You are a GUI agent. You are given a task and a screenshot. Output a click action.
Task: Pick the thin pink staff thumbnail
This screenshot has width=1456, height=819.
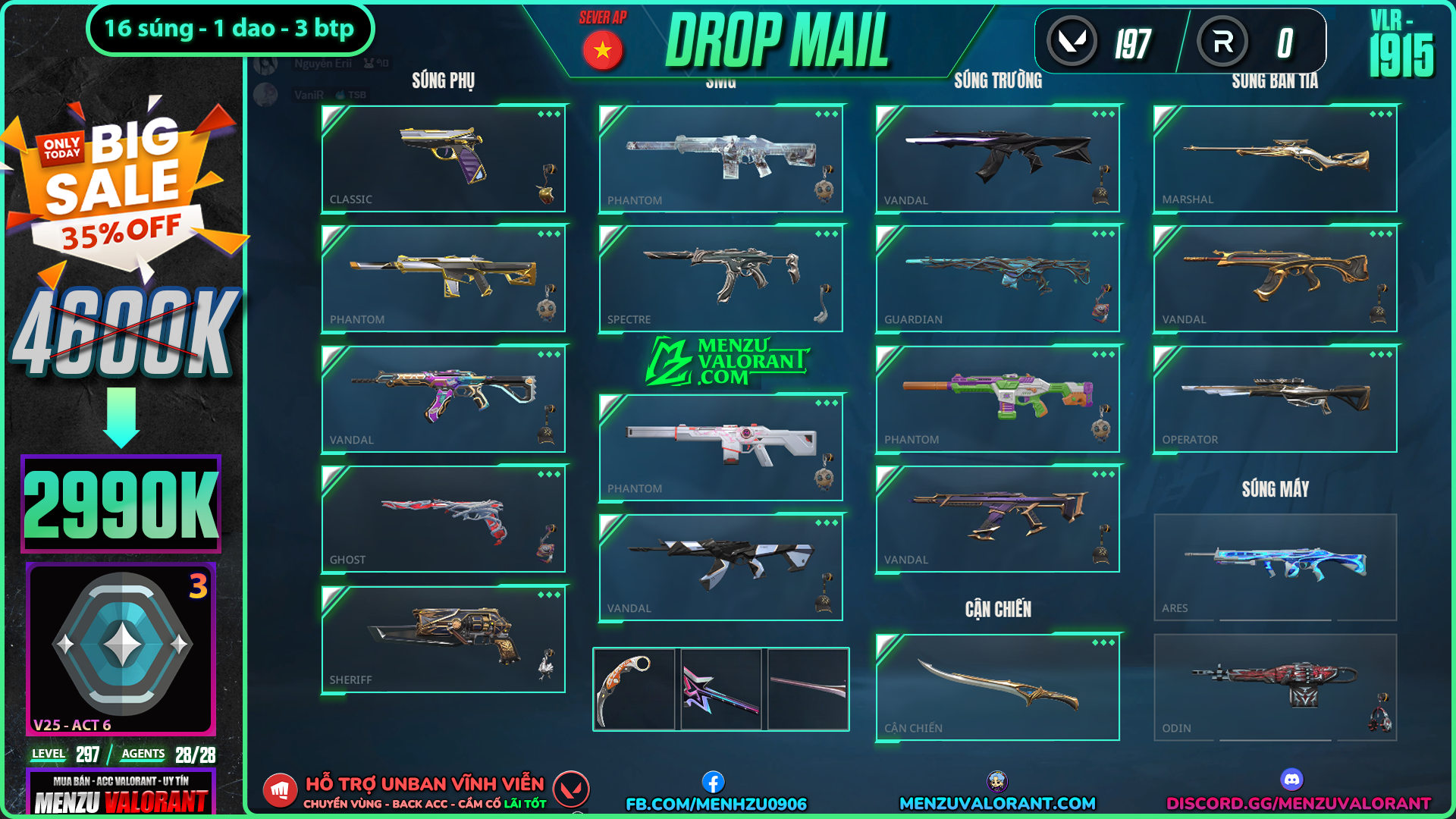click(x=808, y=689)
